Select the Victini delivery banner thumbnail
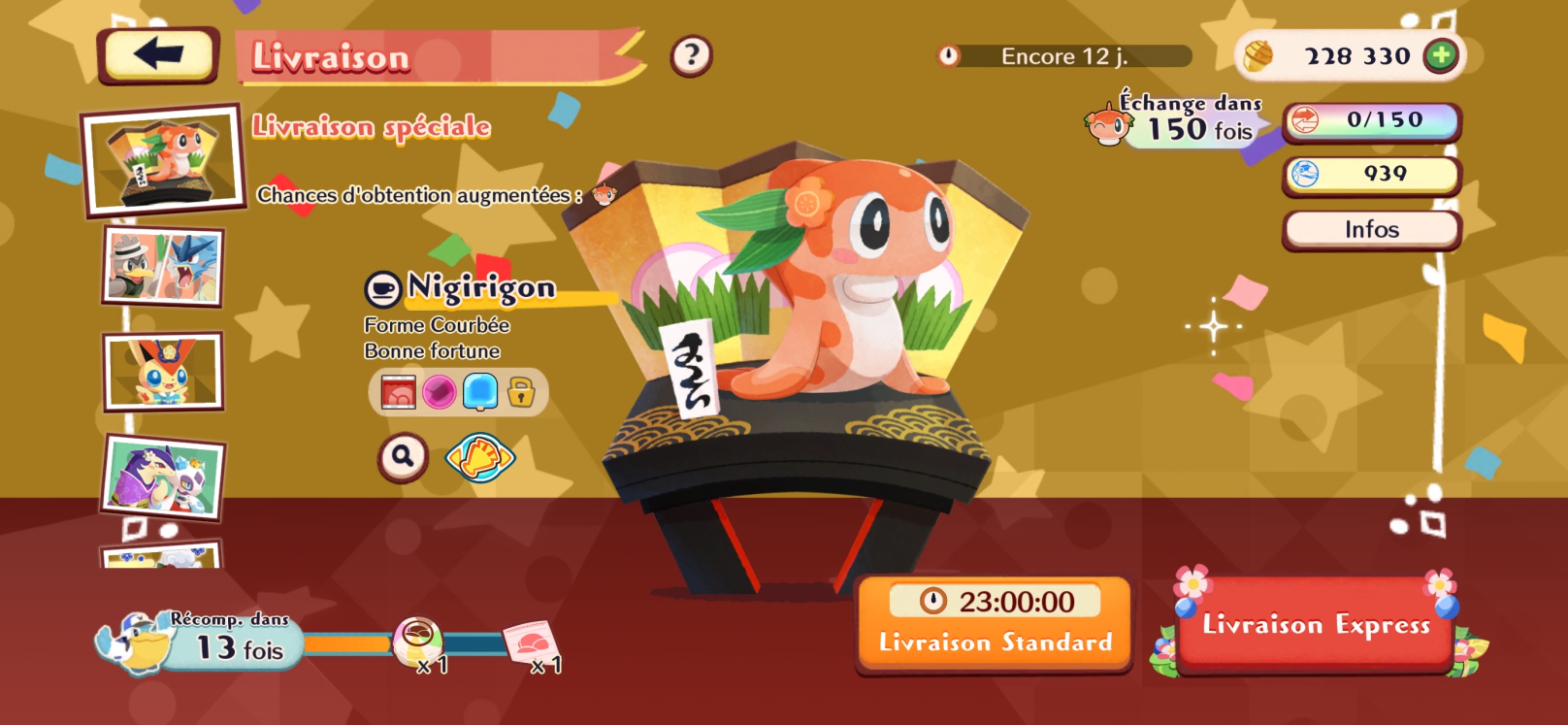This screenshot has height=725, width=1568. (163, 371)
